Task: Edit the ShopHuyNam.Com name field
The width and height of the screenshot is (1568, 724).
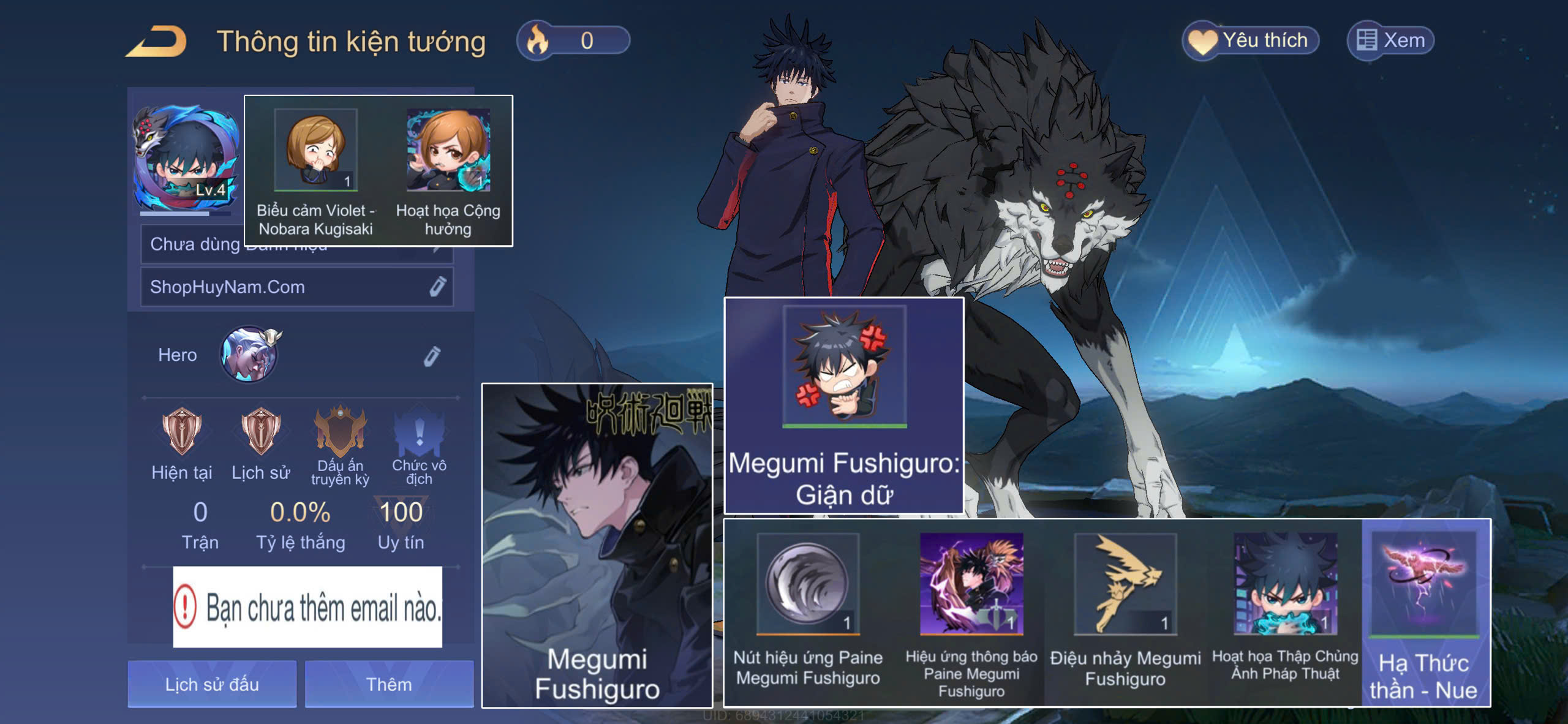Action: (x=437, y=287)
